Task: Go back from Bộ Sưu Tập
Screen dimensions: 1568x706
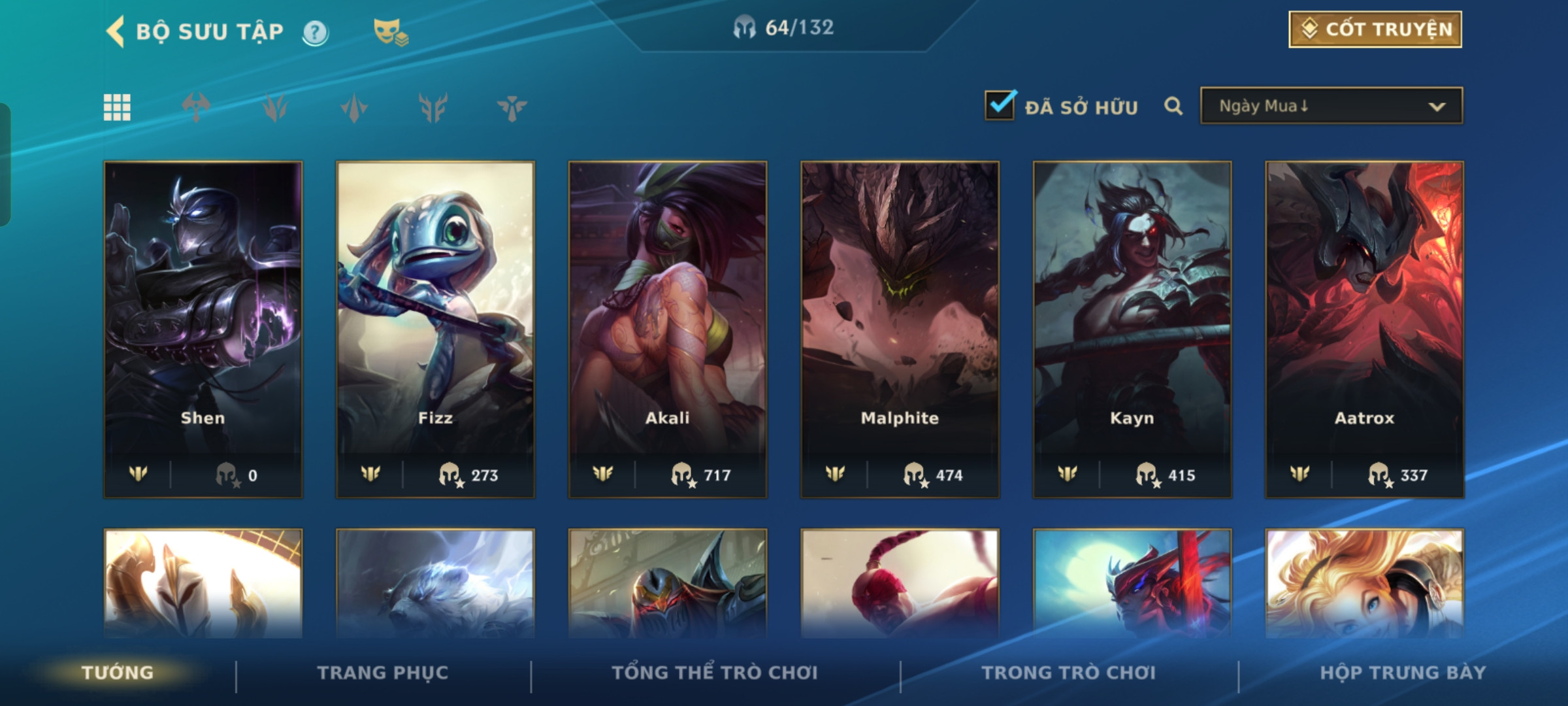Action: click(116, 31)
